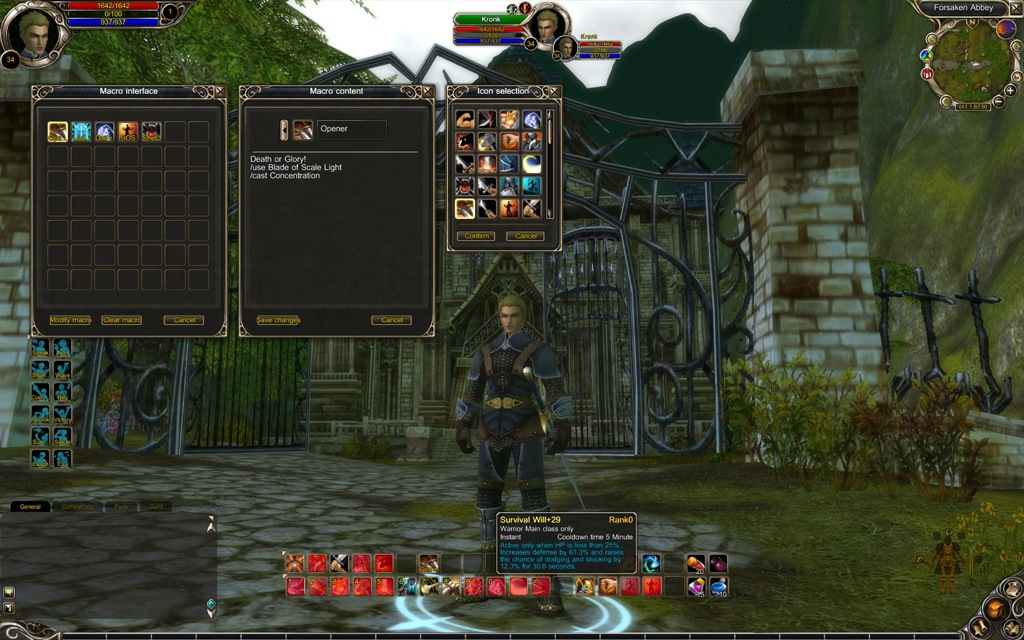Open the Guild chat tab
The width and height of the screenshot is (1024, 640).
155,507
